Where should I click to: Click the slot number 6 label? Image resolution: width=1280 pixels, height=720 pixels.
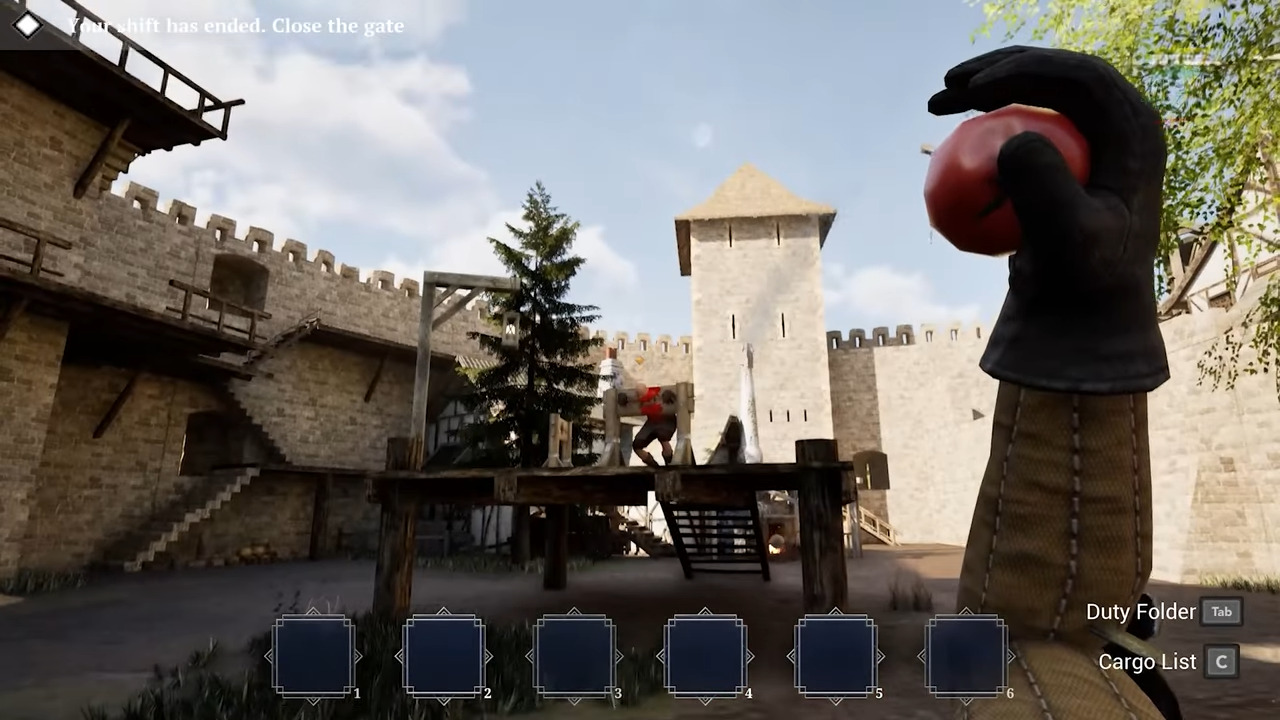click(x=1010, y=693)
